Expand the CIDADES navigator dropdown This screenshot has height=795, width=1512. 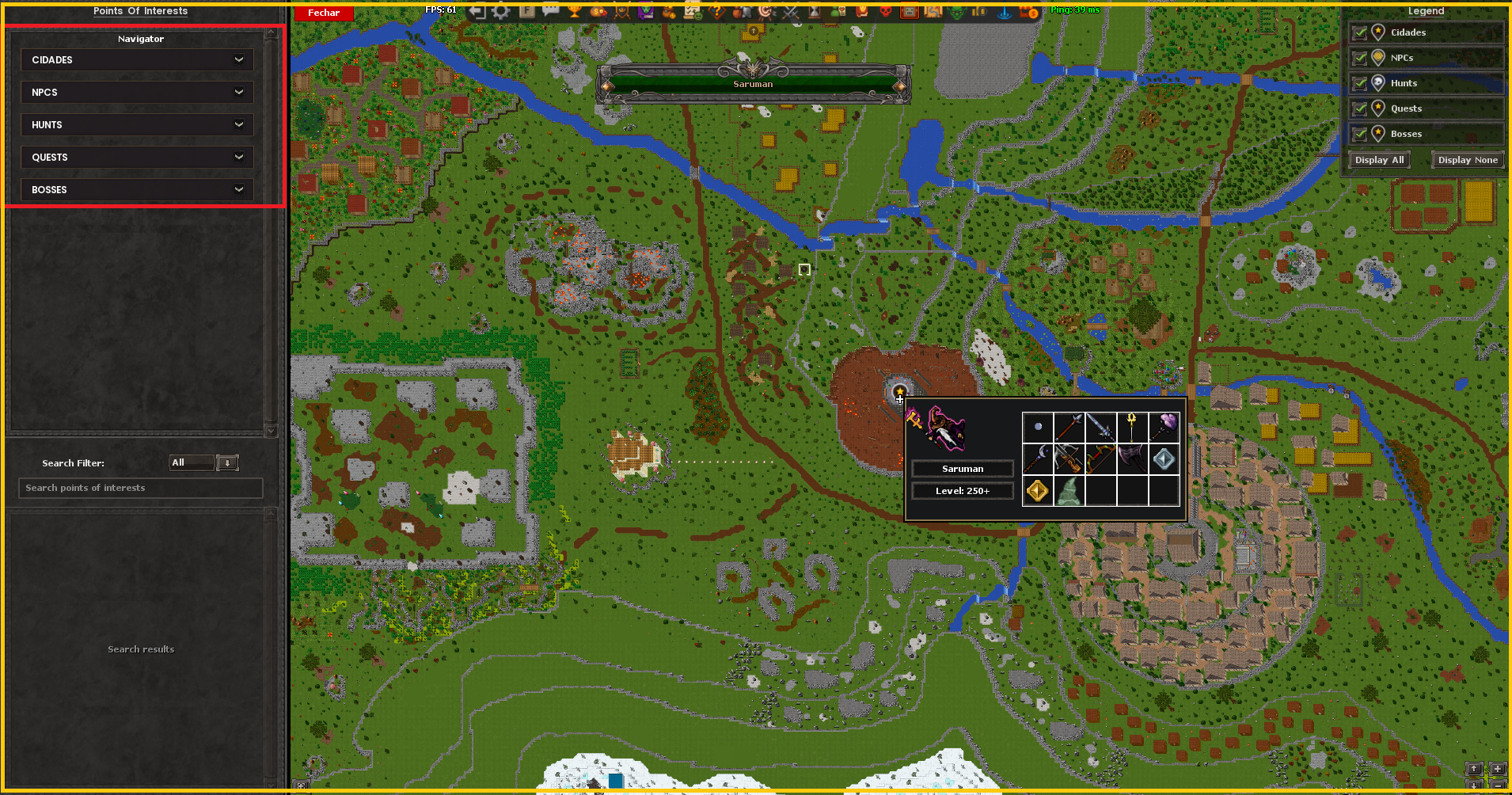click(x=137, y=60)
